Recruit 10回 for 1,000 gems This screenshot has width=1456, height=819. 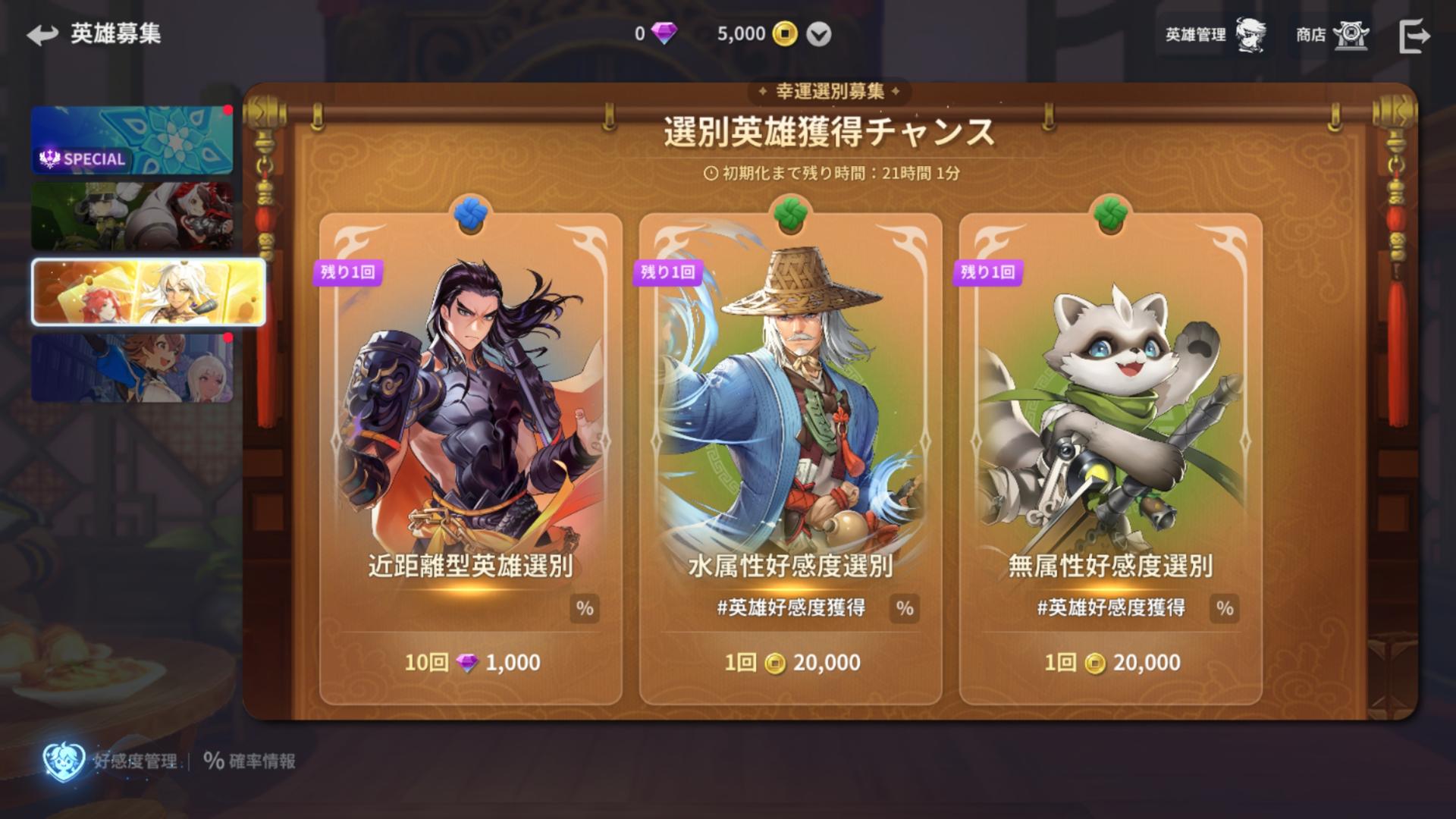point(472,663)
